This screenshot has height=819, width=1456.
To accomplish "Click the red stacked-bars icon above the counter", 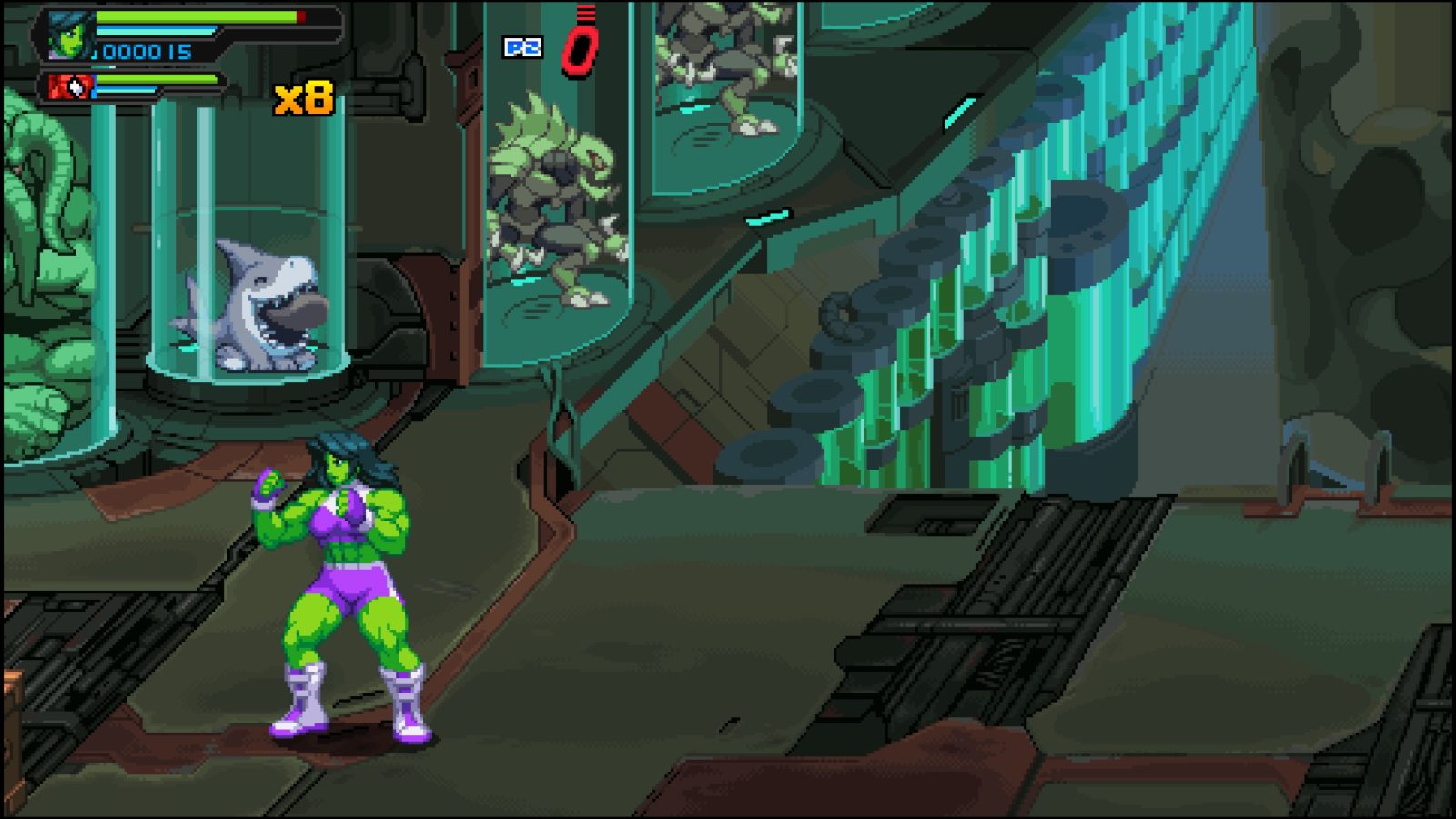I will tap(585, 14).
